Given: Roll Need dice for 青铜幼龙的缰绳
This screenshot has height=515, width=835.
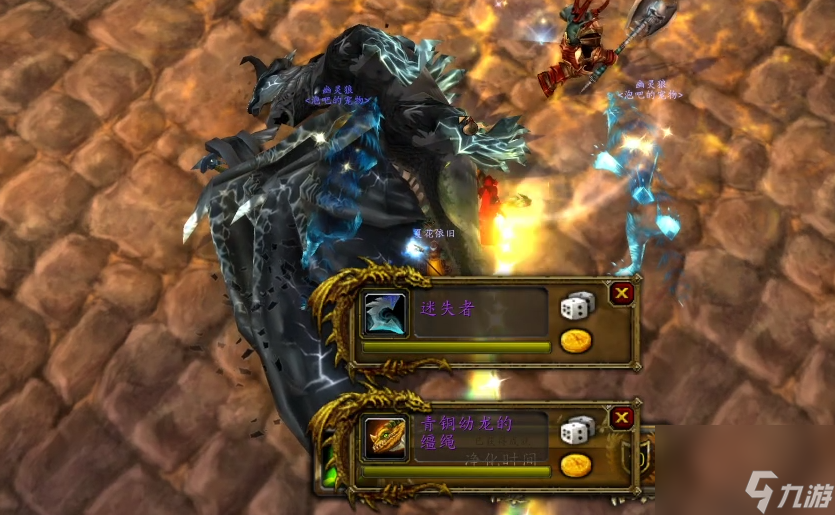Looking at the screenshot, I should (576, 430).
